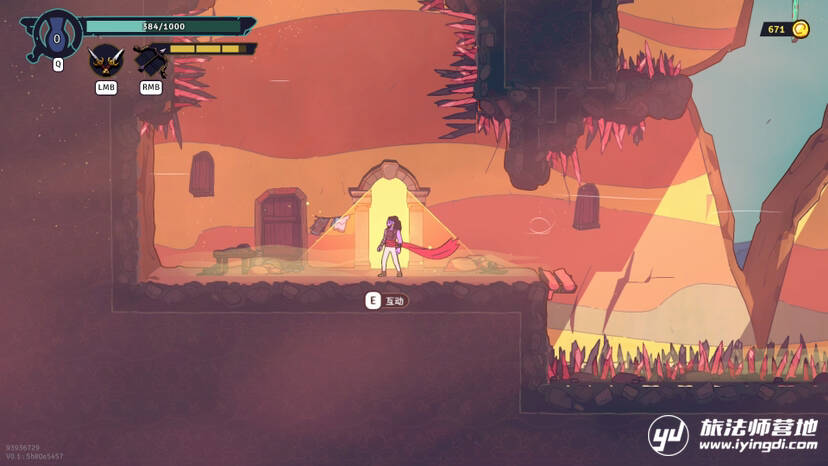Select the twin daggers weapon icon

click(x=105, y=62)
